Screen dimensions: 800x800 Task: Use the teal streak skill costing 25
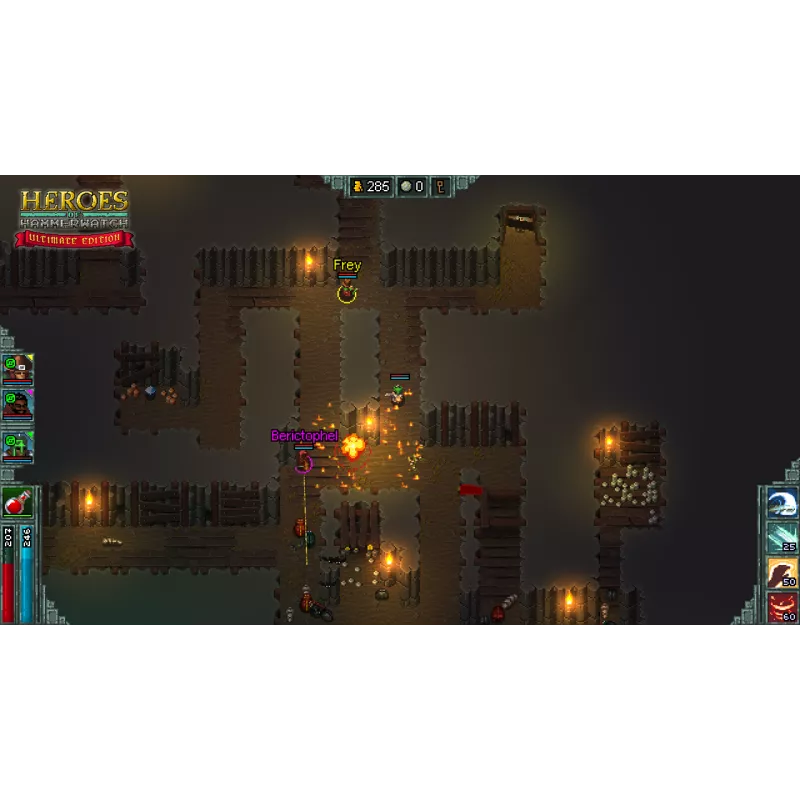pyautogui.click(x=782, y=538)
